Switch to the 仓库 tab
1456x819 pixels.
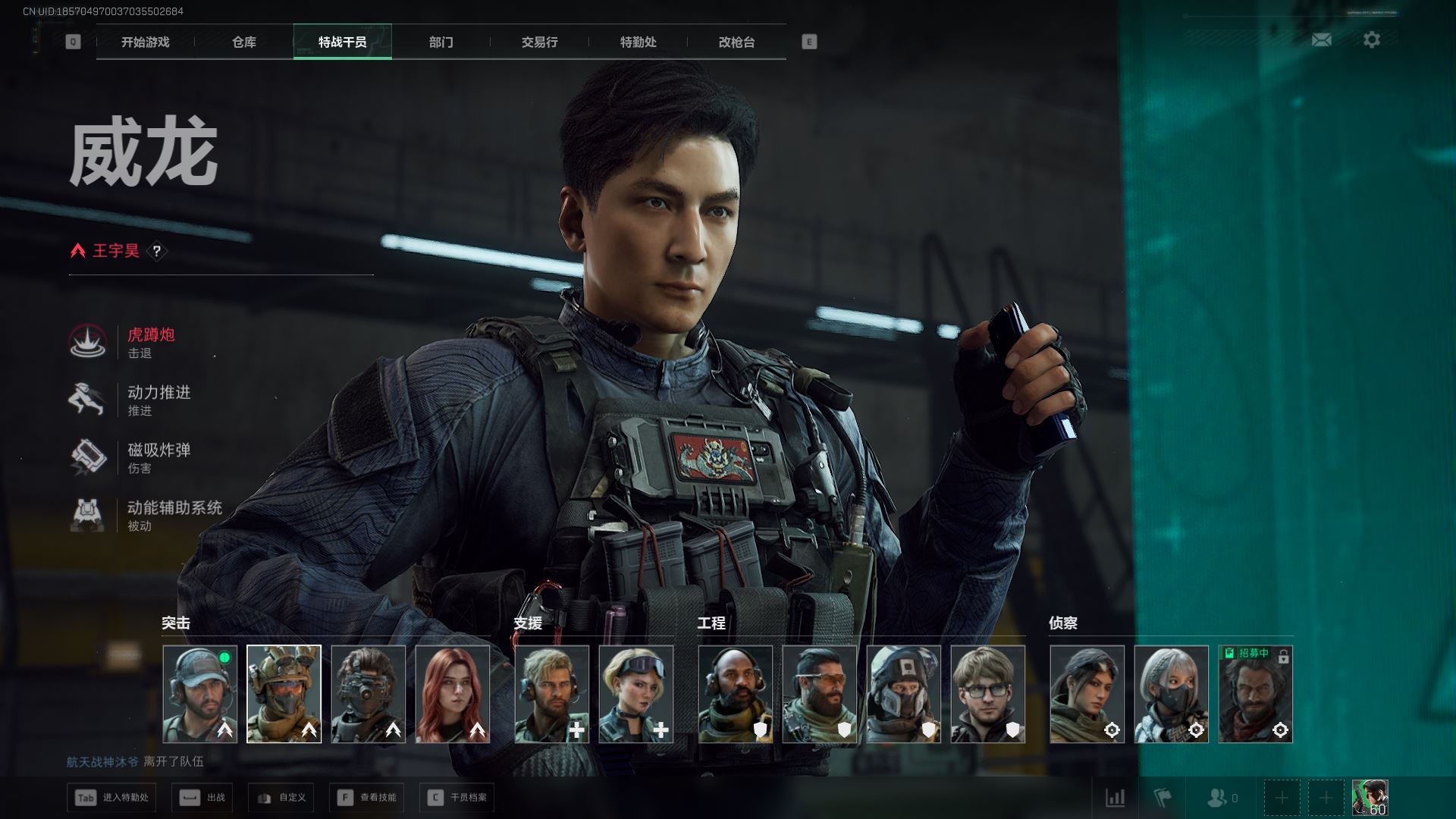(x=243, y=42)
